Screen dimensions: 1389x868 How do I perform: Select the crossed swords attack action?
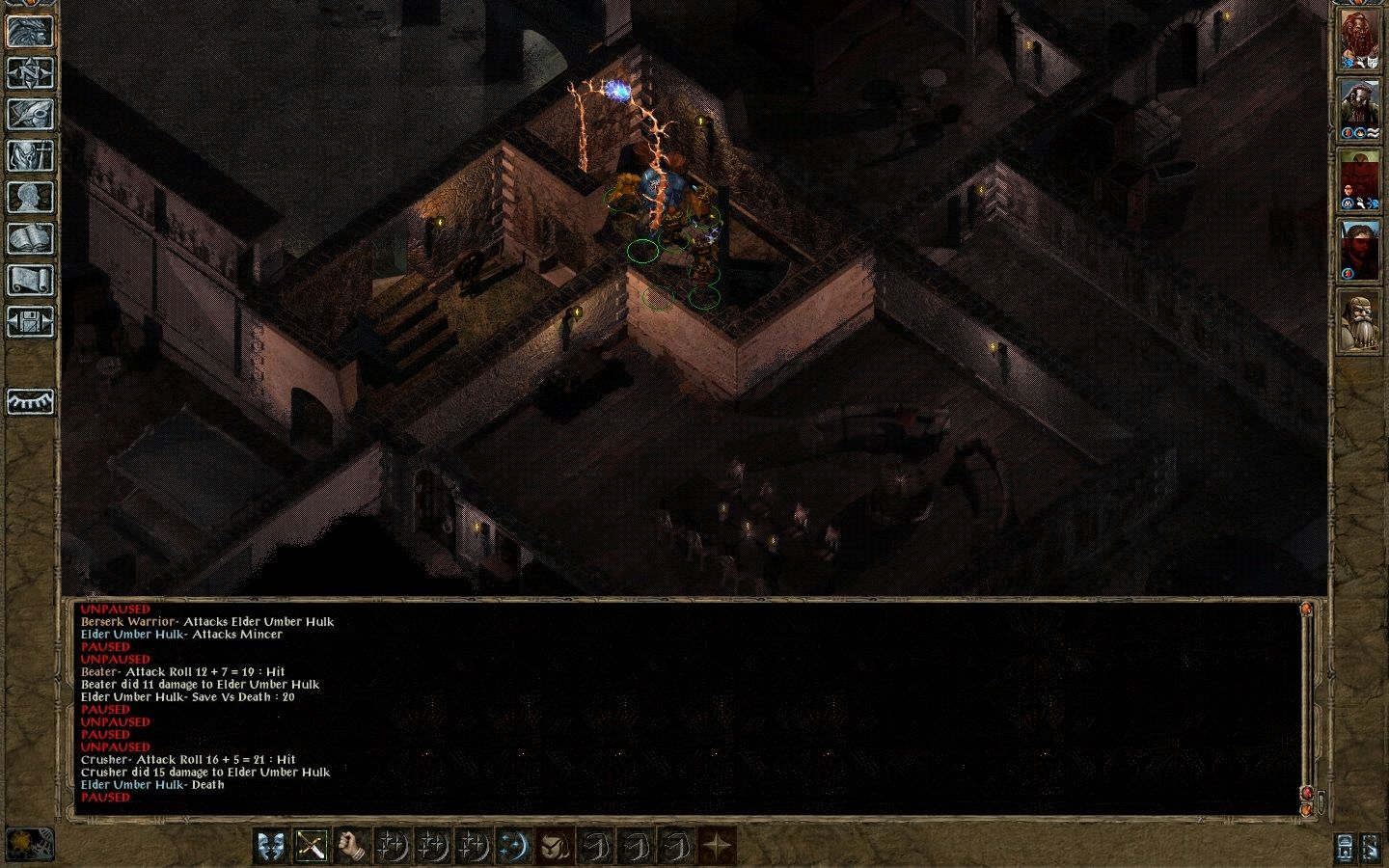[x=312, y=847]
